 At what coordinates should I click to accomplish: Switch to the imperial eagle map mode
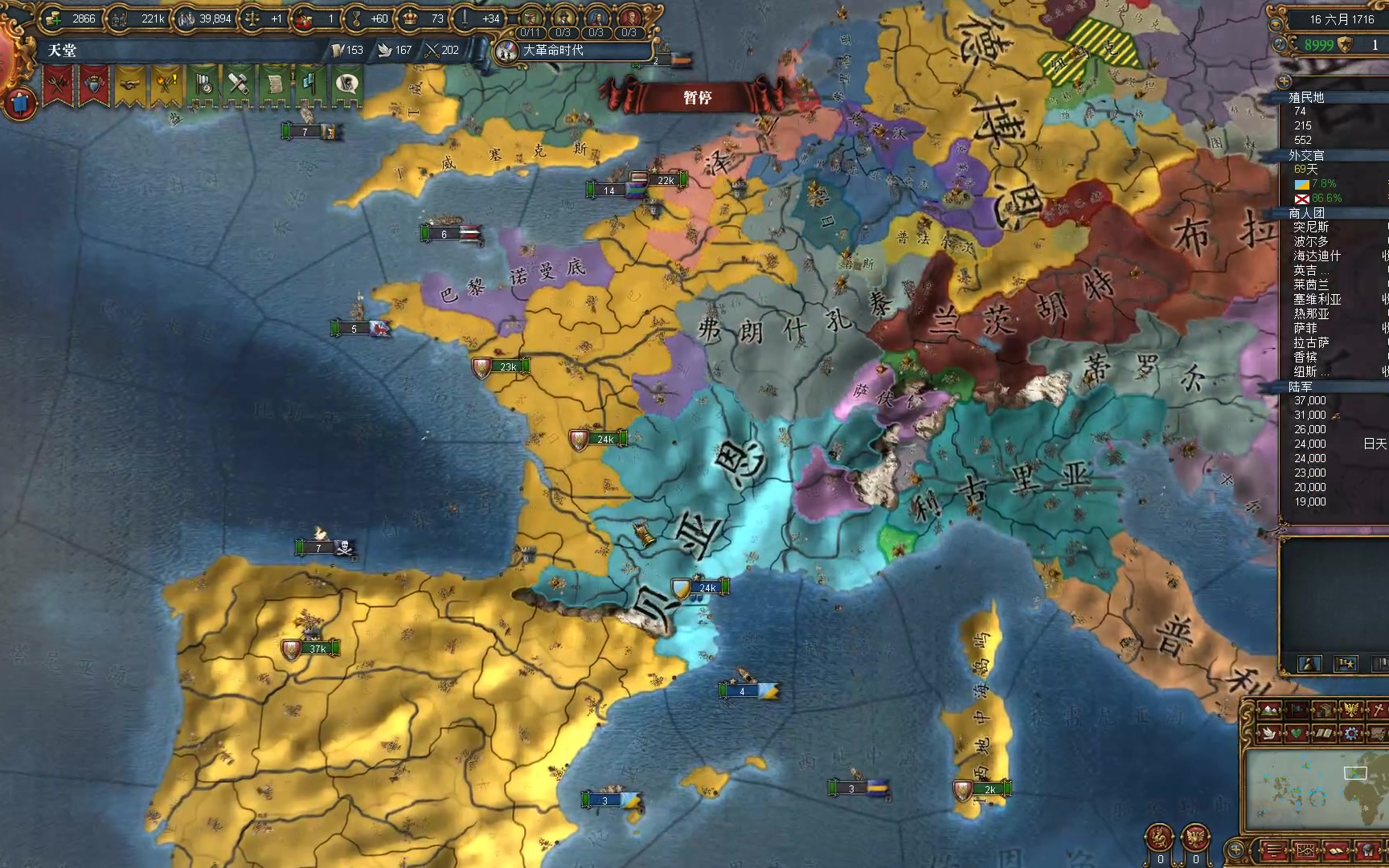pos(1350,710)
